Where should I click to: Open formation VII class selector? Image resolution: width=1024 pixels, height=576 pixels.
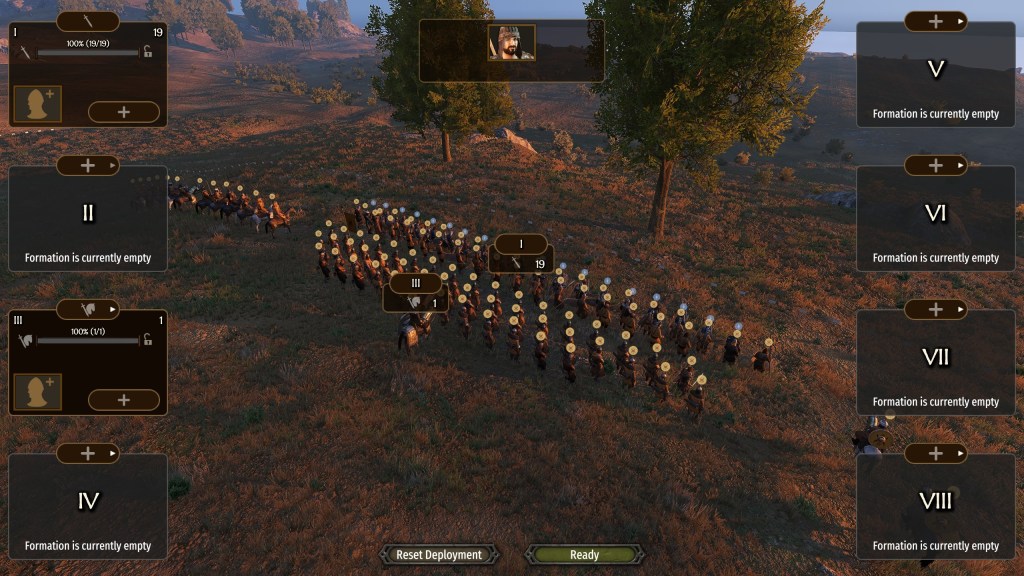(936, 309)
